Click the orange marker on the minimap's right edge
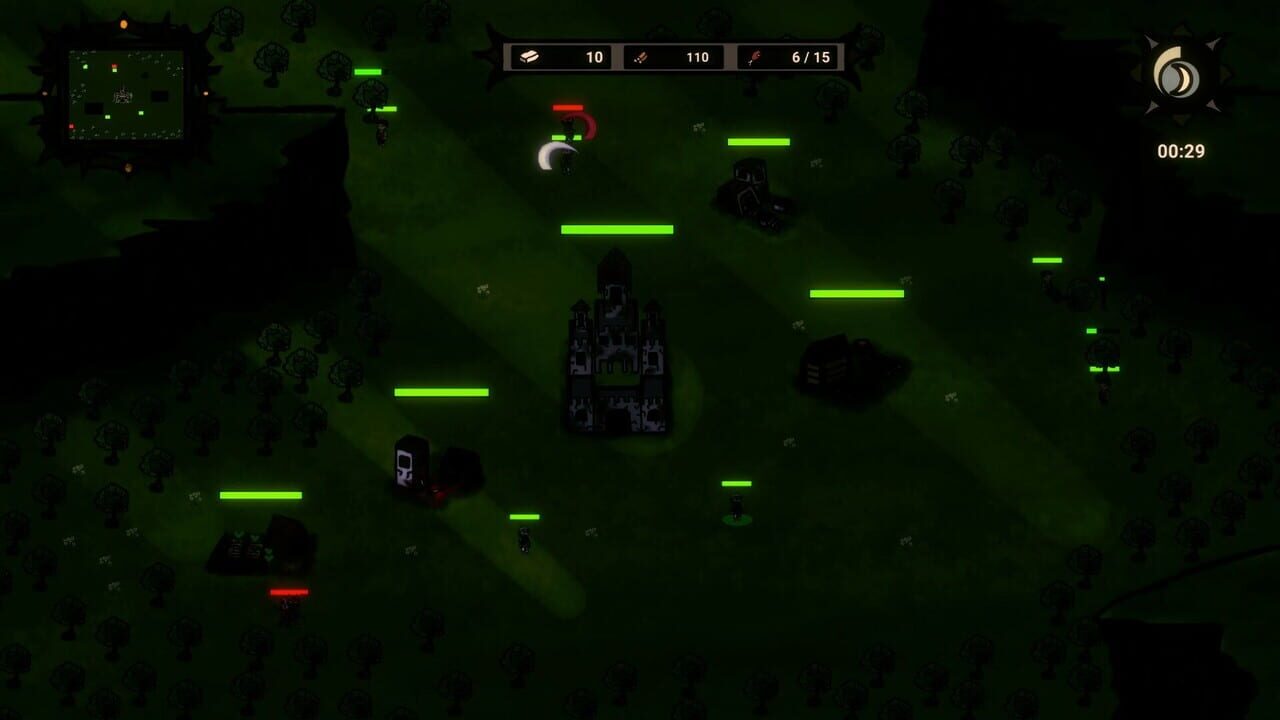Viewport: 1280px width, 720px height. tap(206, 94)
